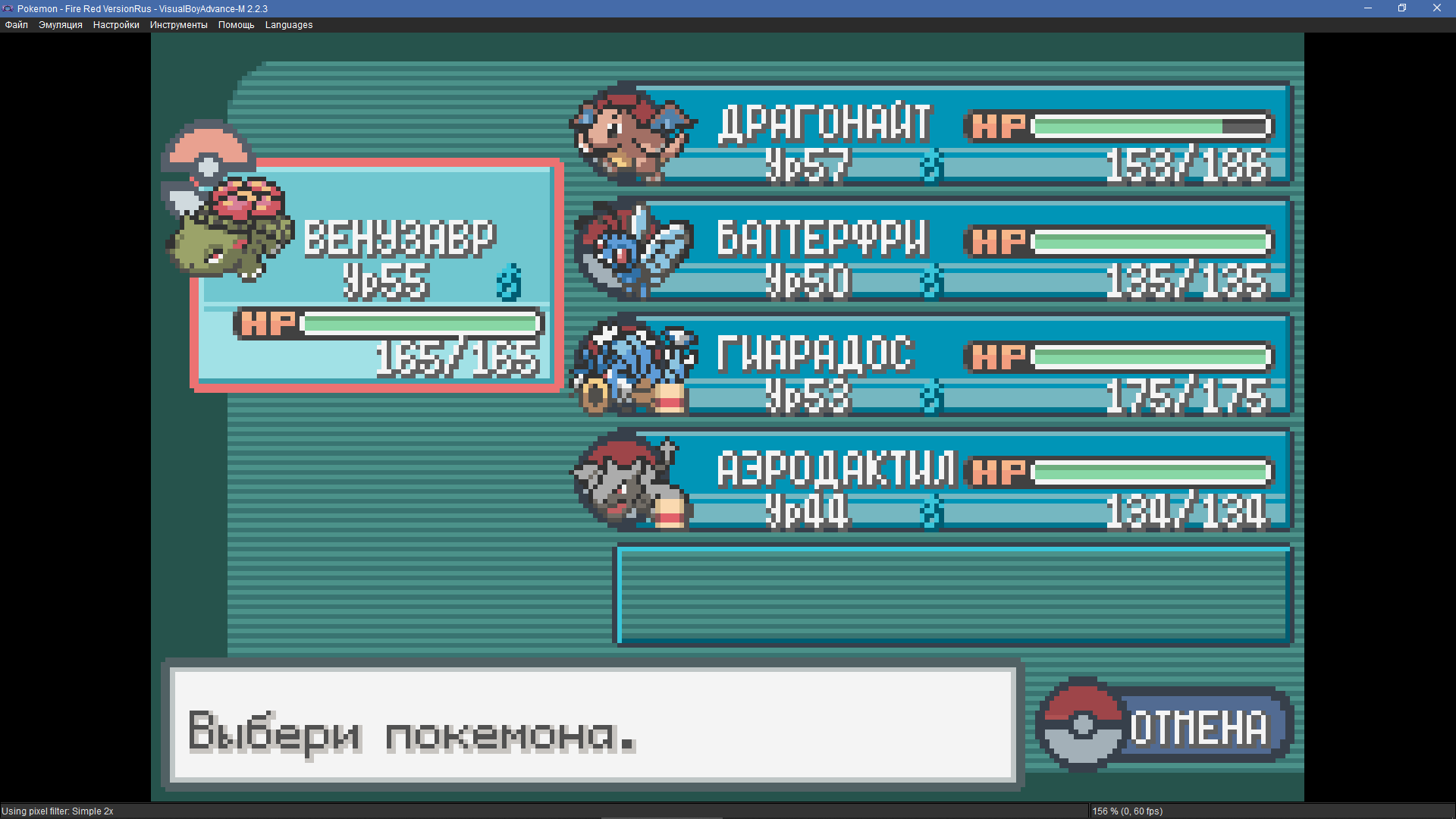This screenshot has height=819, width=1456.
Task: Open the Помощь menu
Action: [236, 25]
